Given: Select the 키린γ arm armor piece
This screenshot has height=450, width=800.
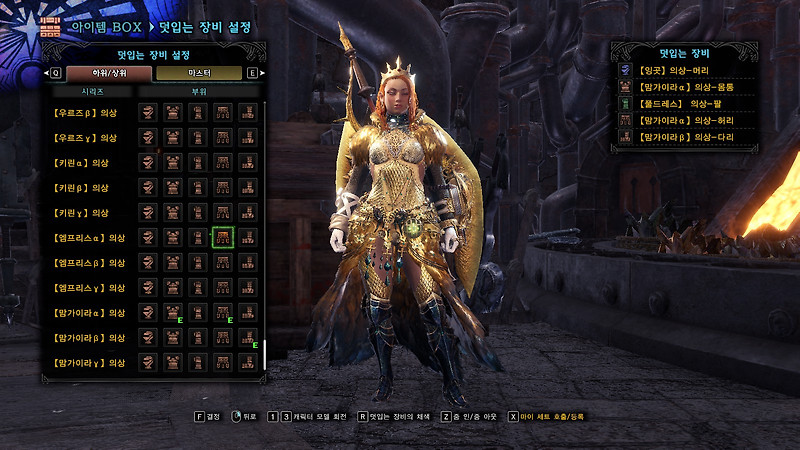Looking at the screenshot, I should click(x=198, y=212).
